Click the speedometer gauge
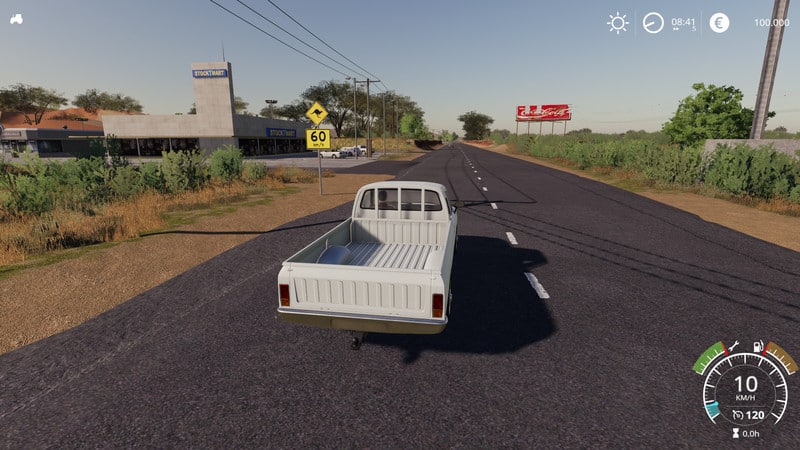Screen dimensions: 800x450 click(x=745, y=385)
